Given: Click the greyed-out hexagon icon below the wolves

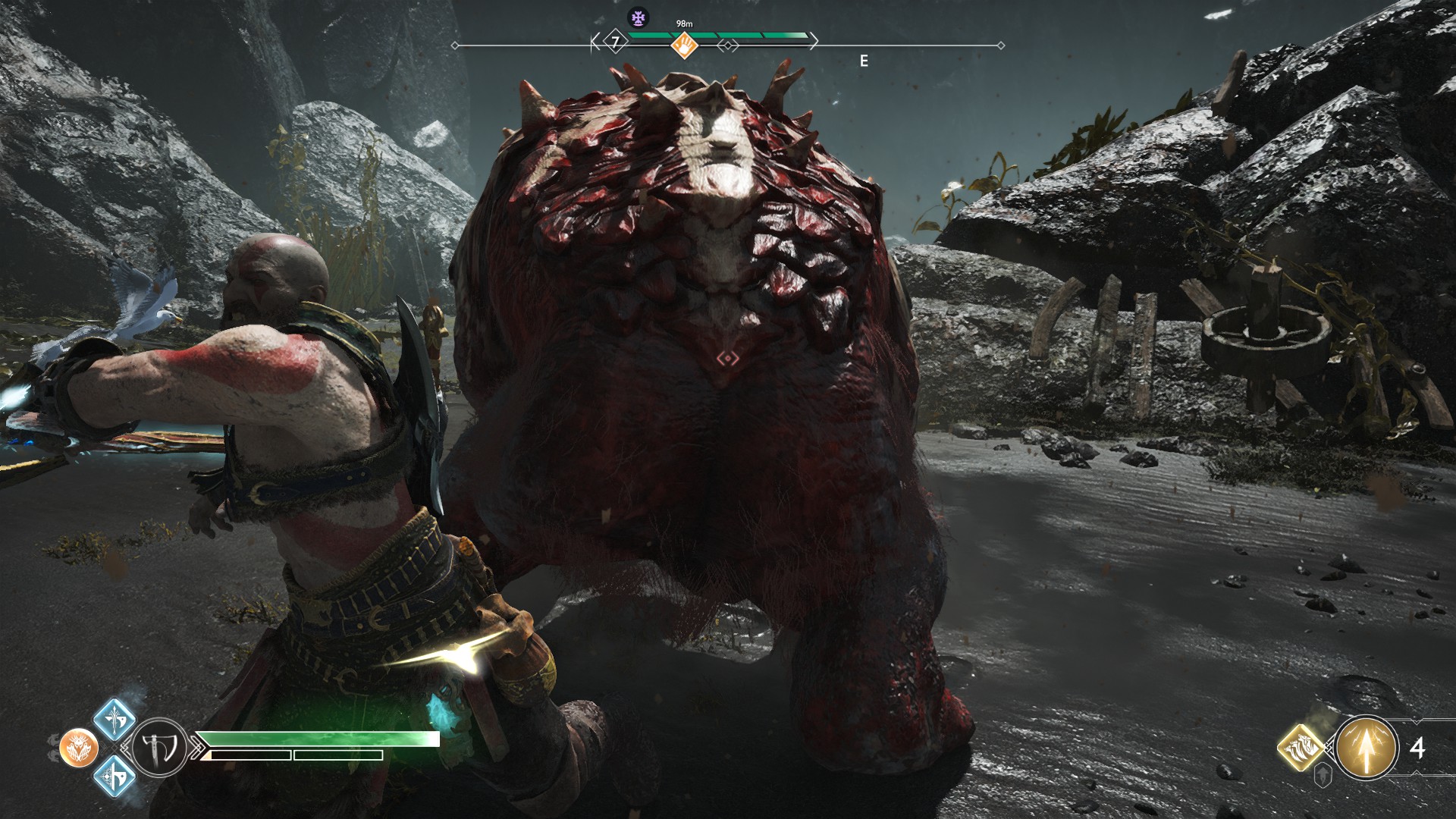Looking at the screenshot, I should pyautogui.click(x=1323, y=777).
